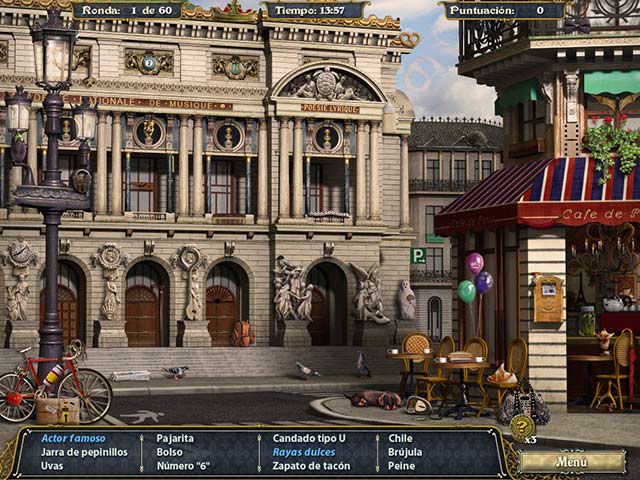Select 'Candado tipo U' in the list
The height and width of the screenshot is (480, 640).
(308, 438)
